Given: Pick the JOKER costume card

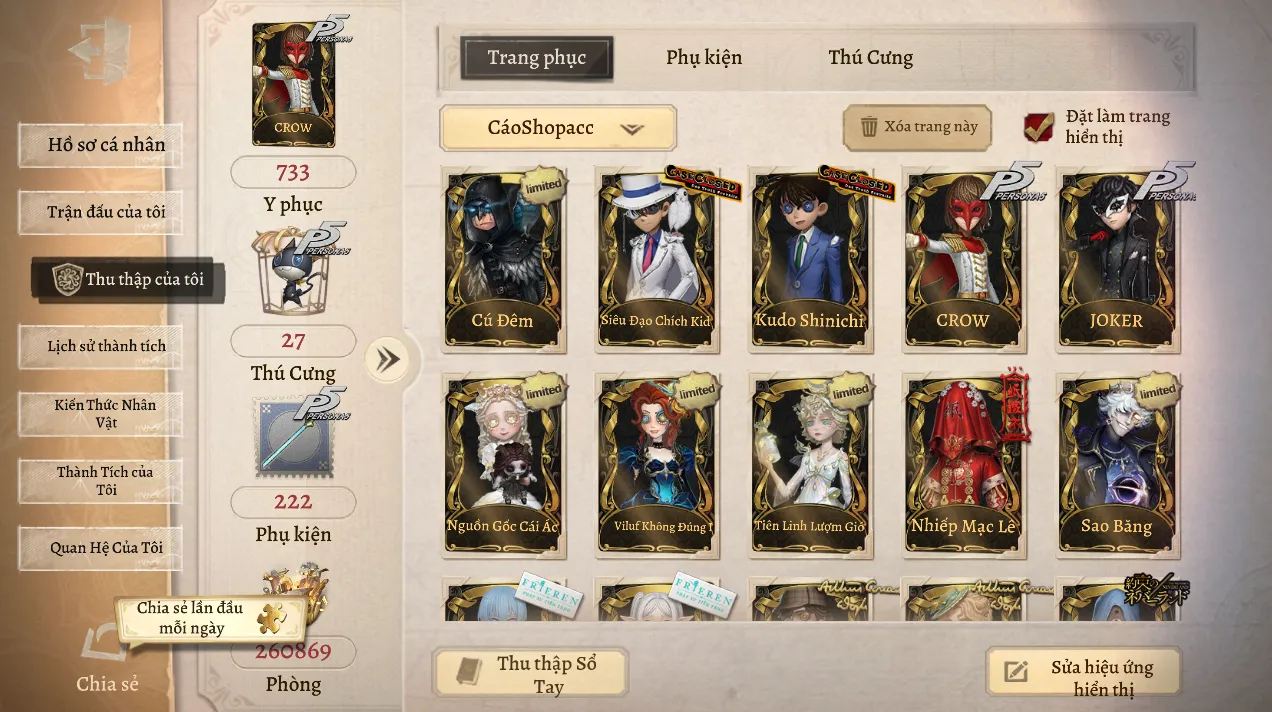Looking at the screenshot, I should [1116, 260].
